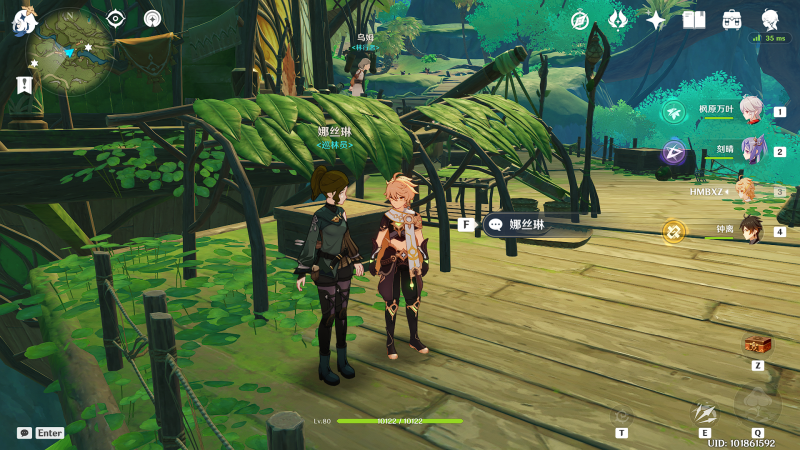
Task: Open the Adventurer Handbook book icon
Action: 694,20
